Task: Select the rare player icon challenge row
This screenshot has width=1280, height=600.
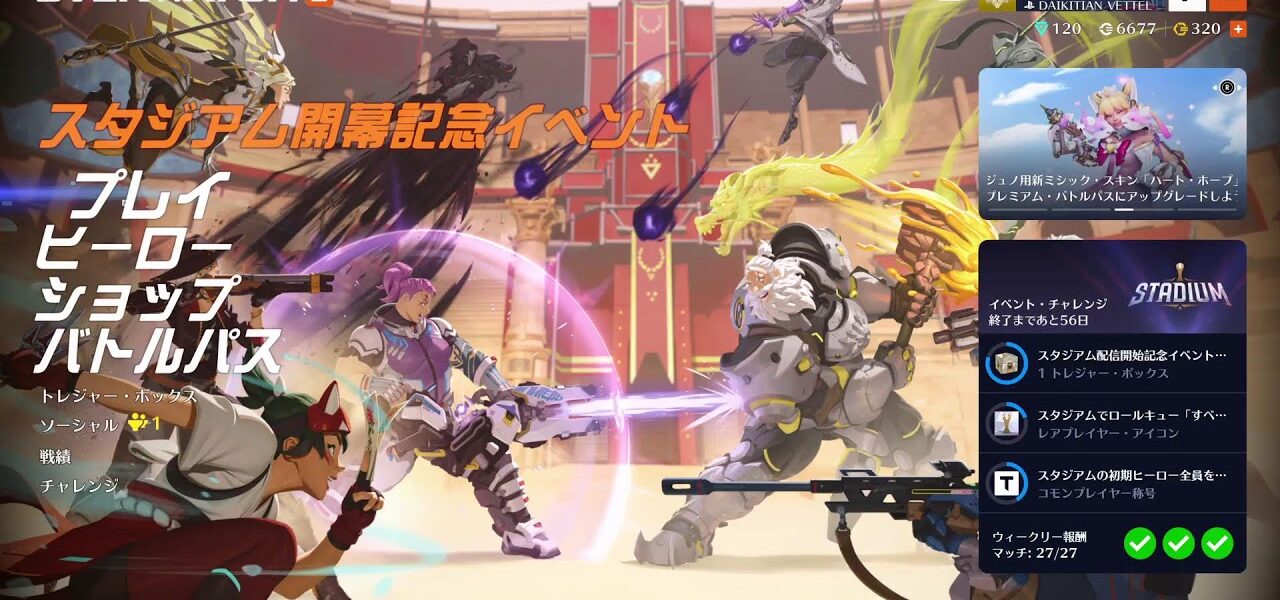Action: point(1112,423)
